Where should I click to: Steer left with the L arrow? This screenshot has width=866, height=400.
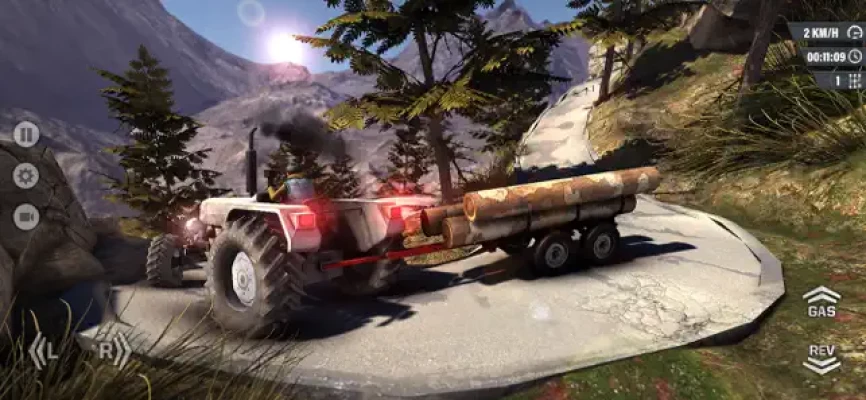pyautogui.click(x=44, y=351)
